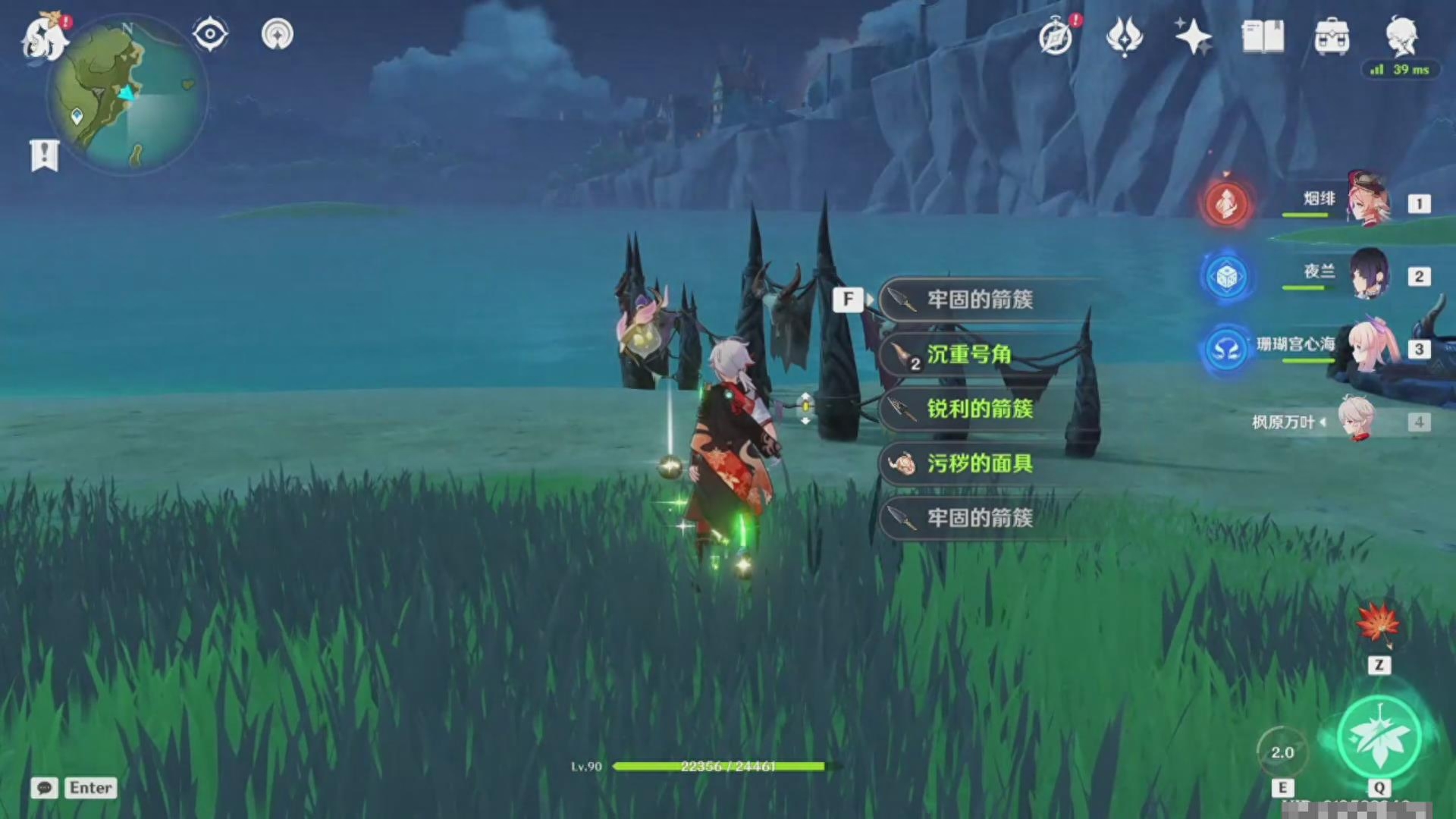Open the adventurer handbook book icon

point(1263,36)
